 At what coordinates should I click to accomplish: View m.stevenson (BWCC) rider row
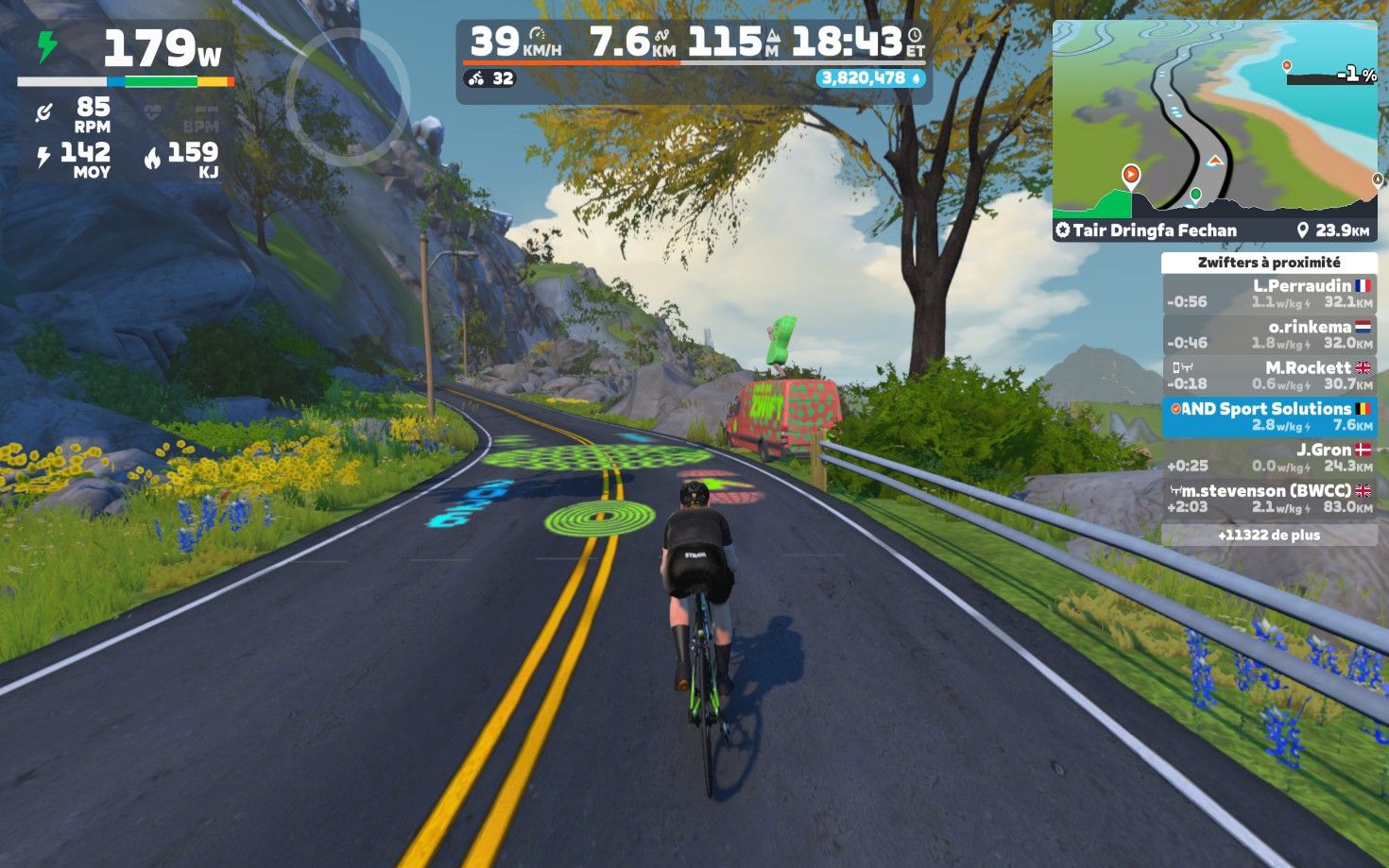click(1268, 499)
